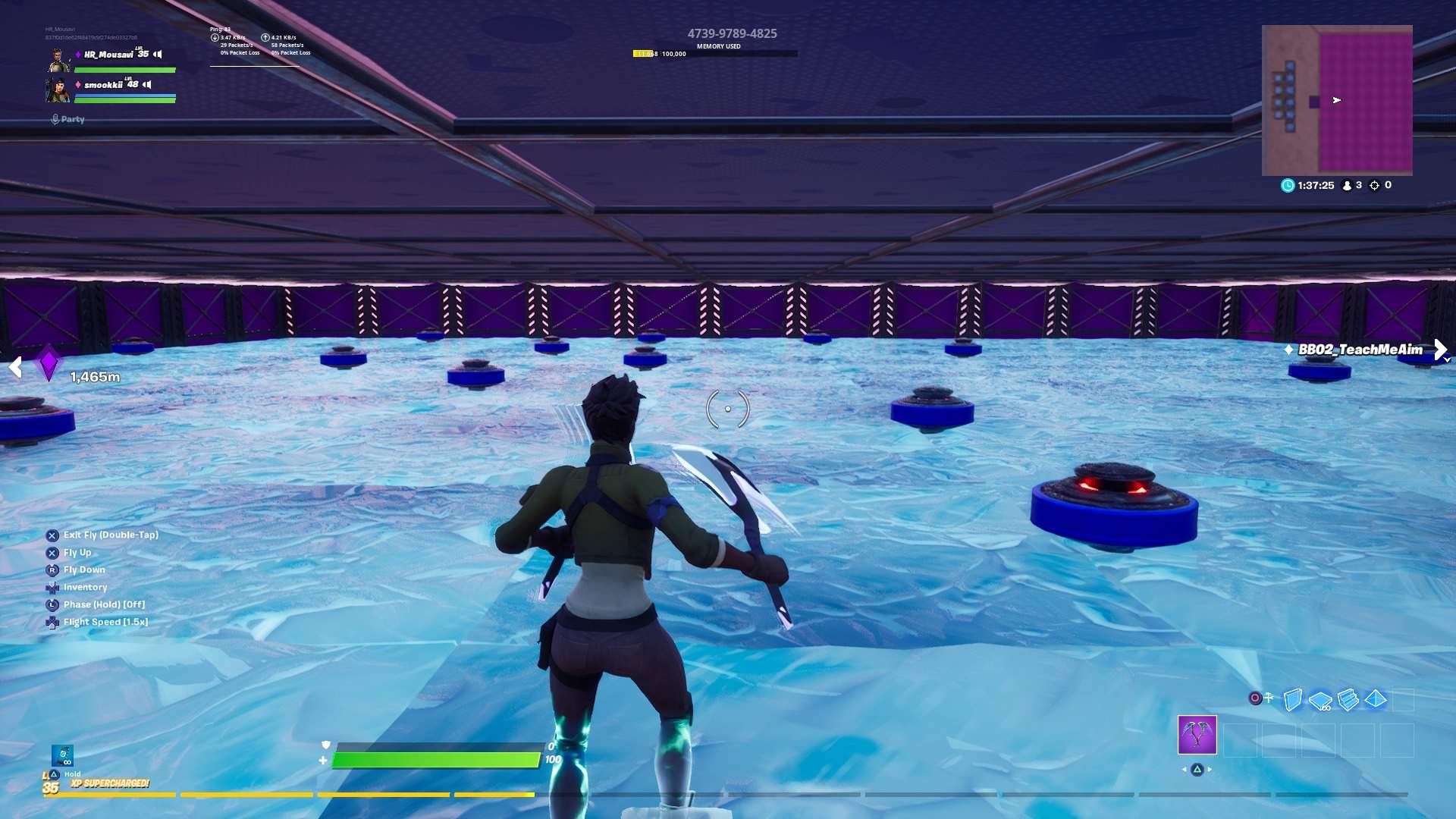
Task: Click the island code 4739-9789-4825
Action: point(732,33)
